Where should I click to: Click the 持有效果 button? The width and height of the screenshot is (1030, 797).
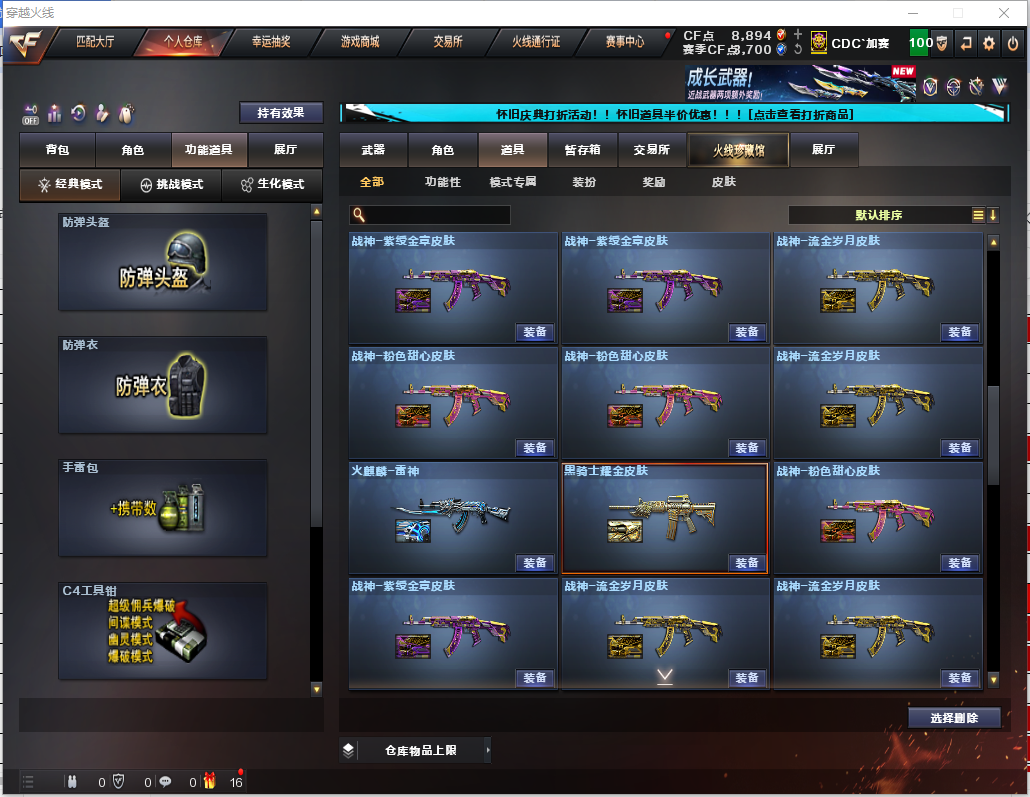point(281,113)
